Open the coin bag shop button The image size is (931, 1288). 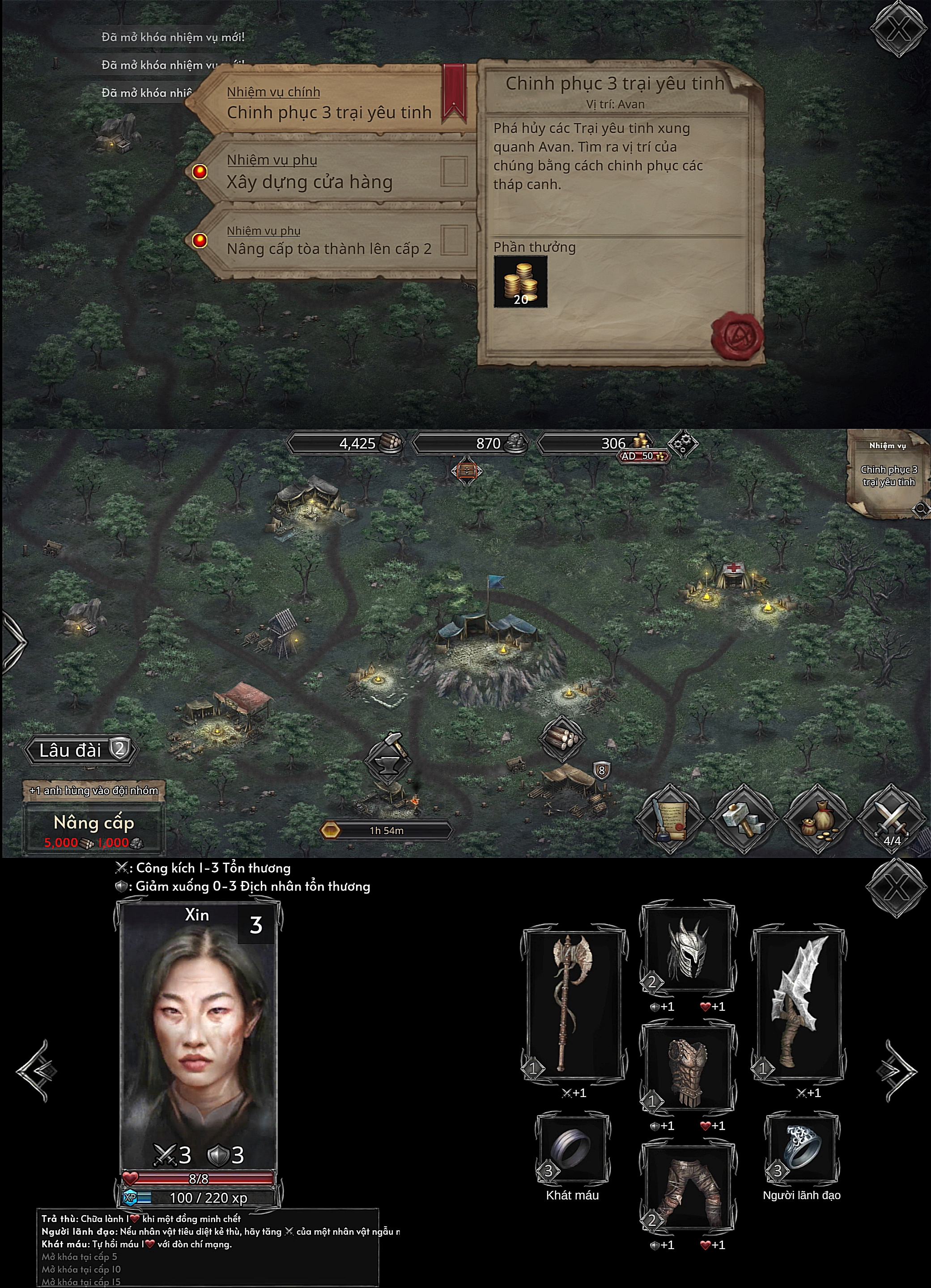click(x=817, y=818)
